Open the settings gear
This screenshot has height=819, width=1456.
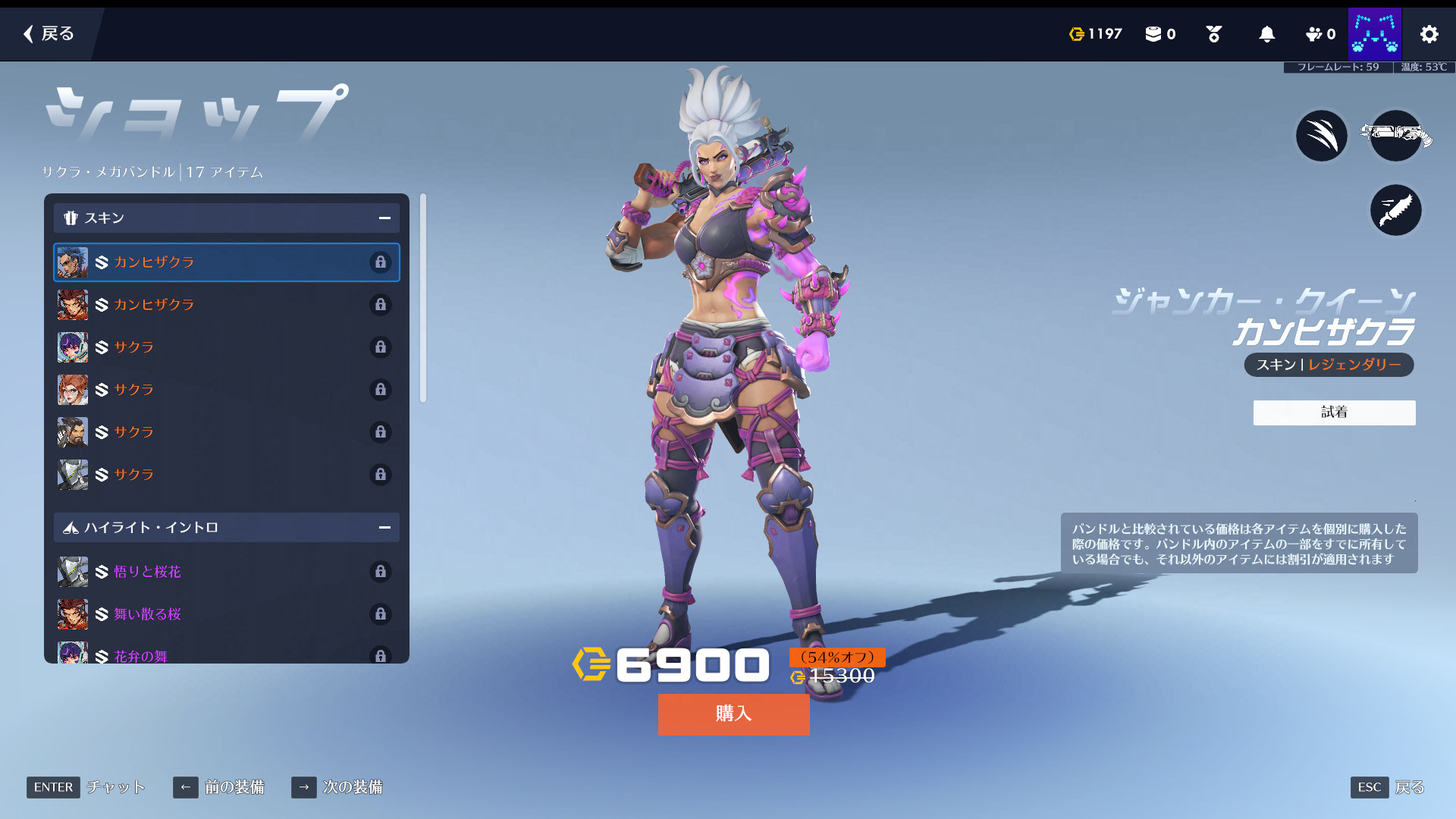click(1429, 34)
